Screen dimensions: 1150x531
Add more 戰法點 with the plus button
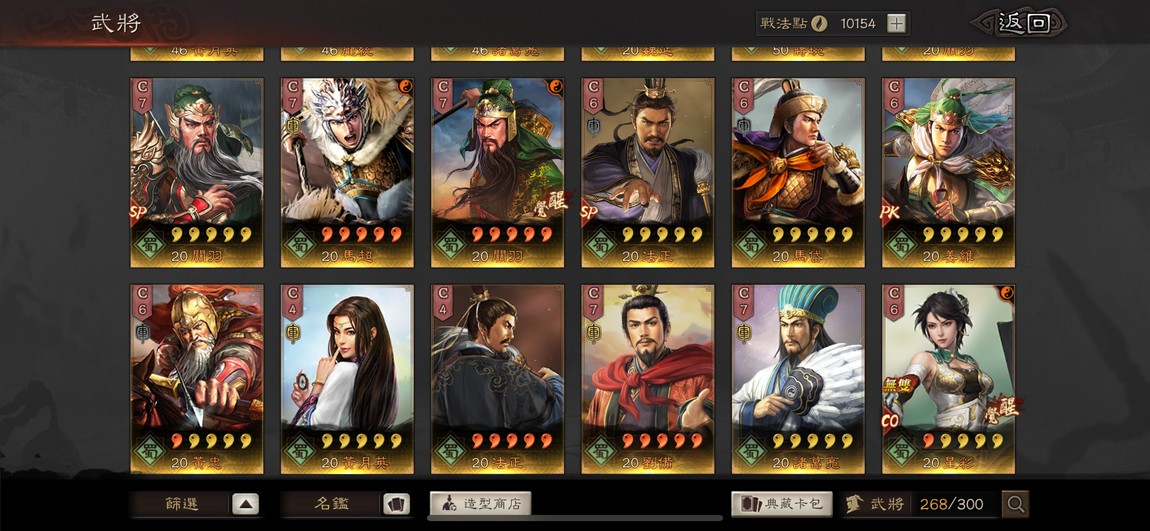click(896, 23)
